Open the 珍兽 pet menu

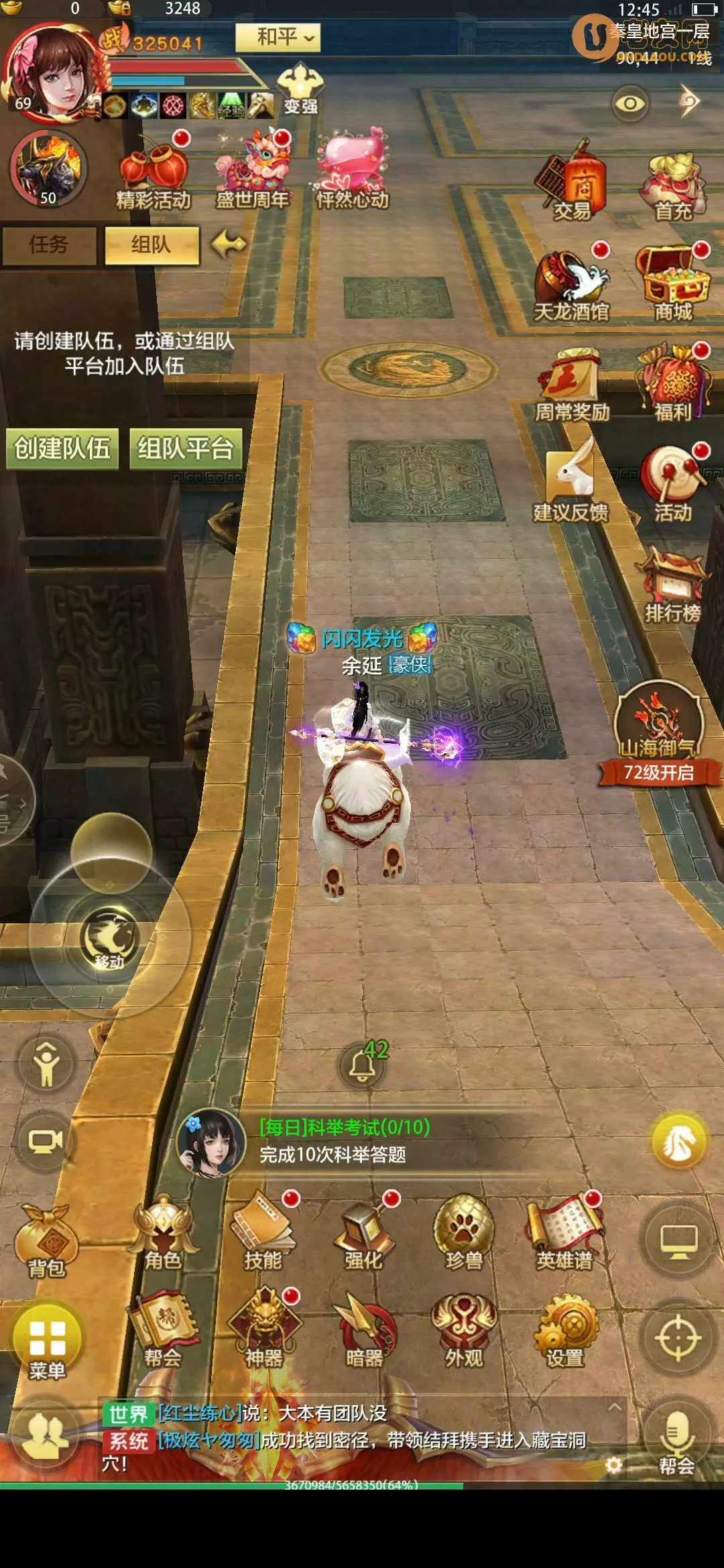(x=464, y=1234)
